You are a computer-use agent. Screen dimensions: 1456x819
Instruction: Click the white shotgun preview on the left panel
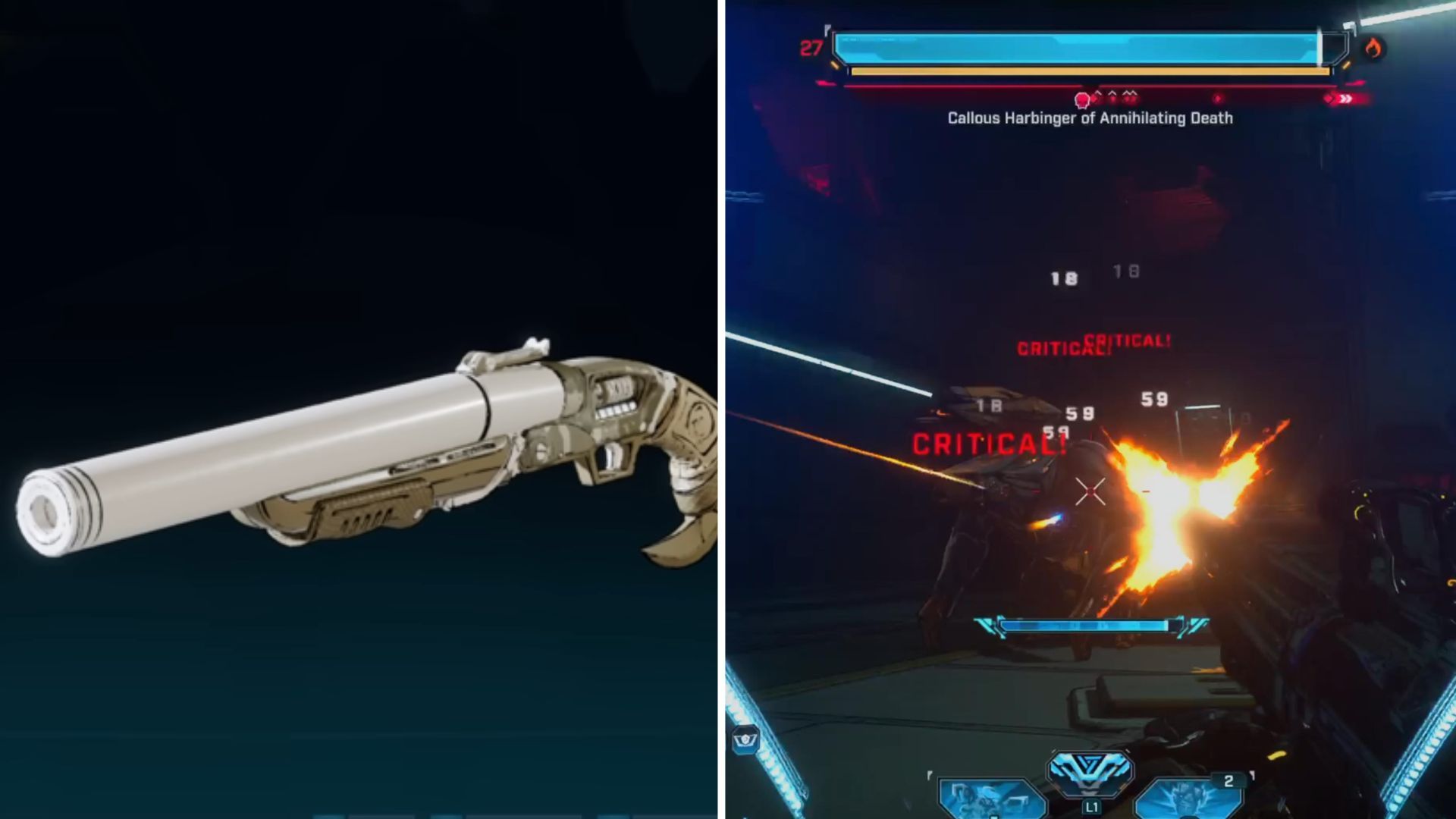point(341,455)
